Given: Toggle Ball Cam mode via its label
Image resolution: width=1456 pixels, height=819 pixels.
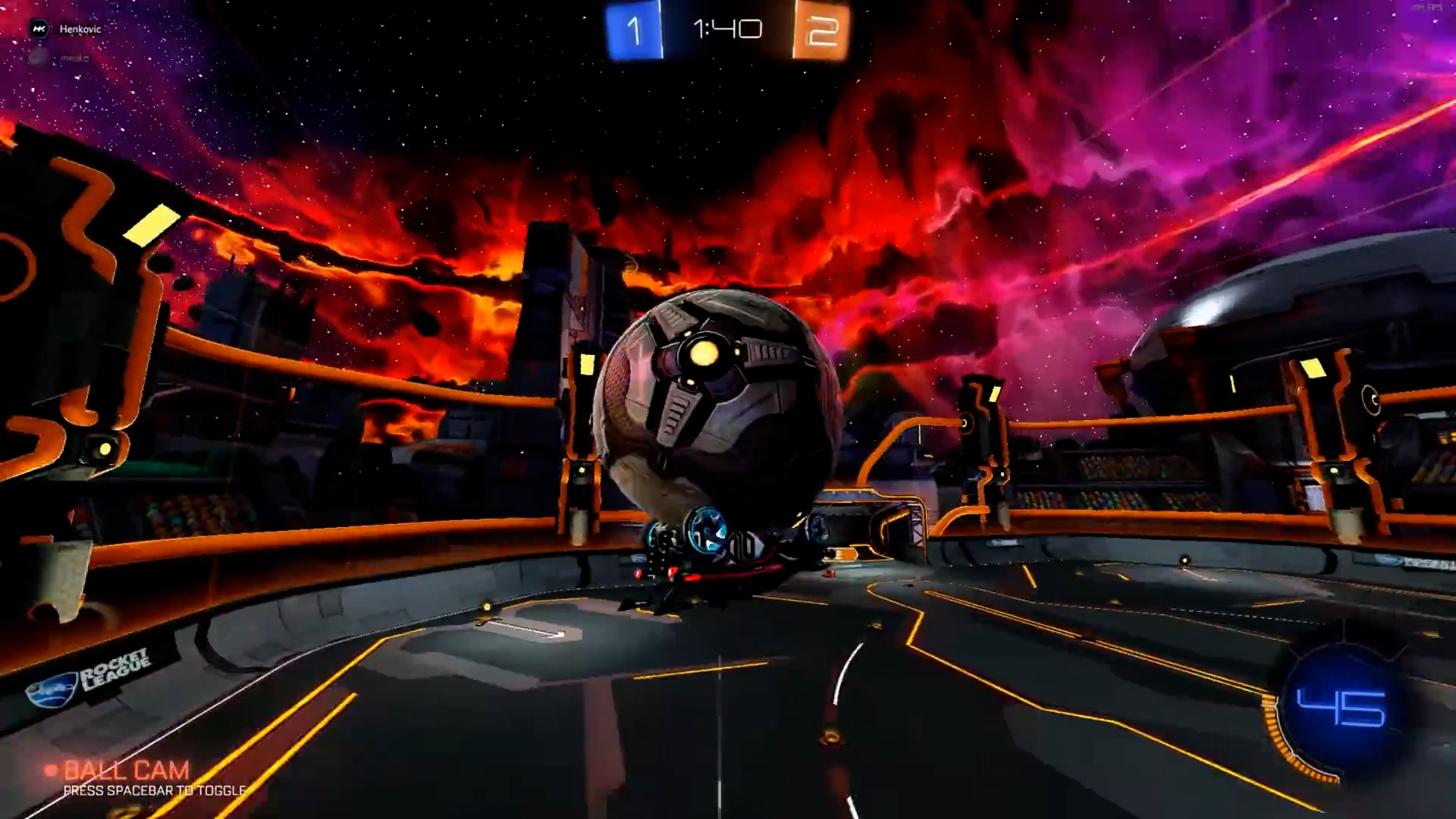Looking at the screenshot, I should pos(125,770).
